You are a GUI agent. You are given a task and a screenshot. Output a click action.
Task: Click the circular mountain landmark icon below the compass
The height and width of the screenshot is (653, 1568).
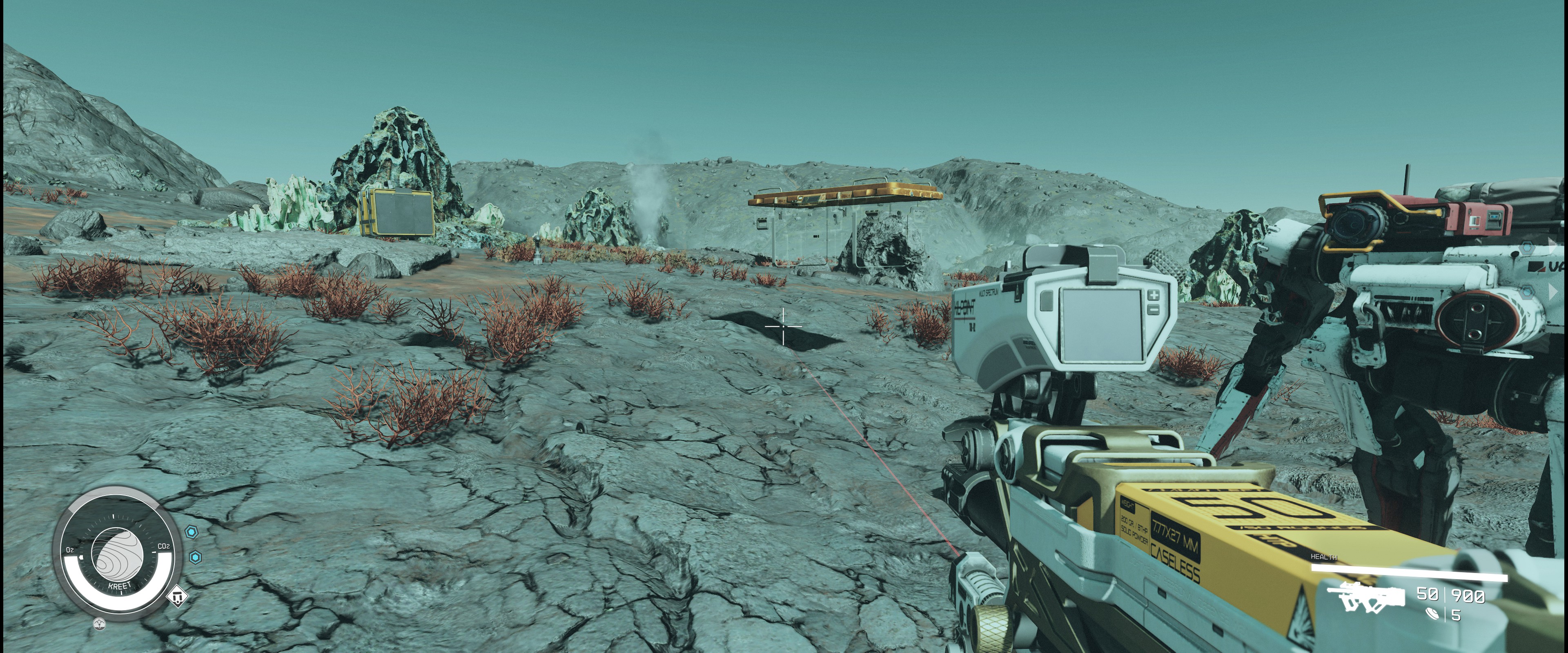(x=100, y=624)
